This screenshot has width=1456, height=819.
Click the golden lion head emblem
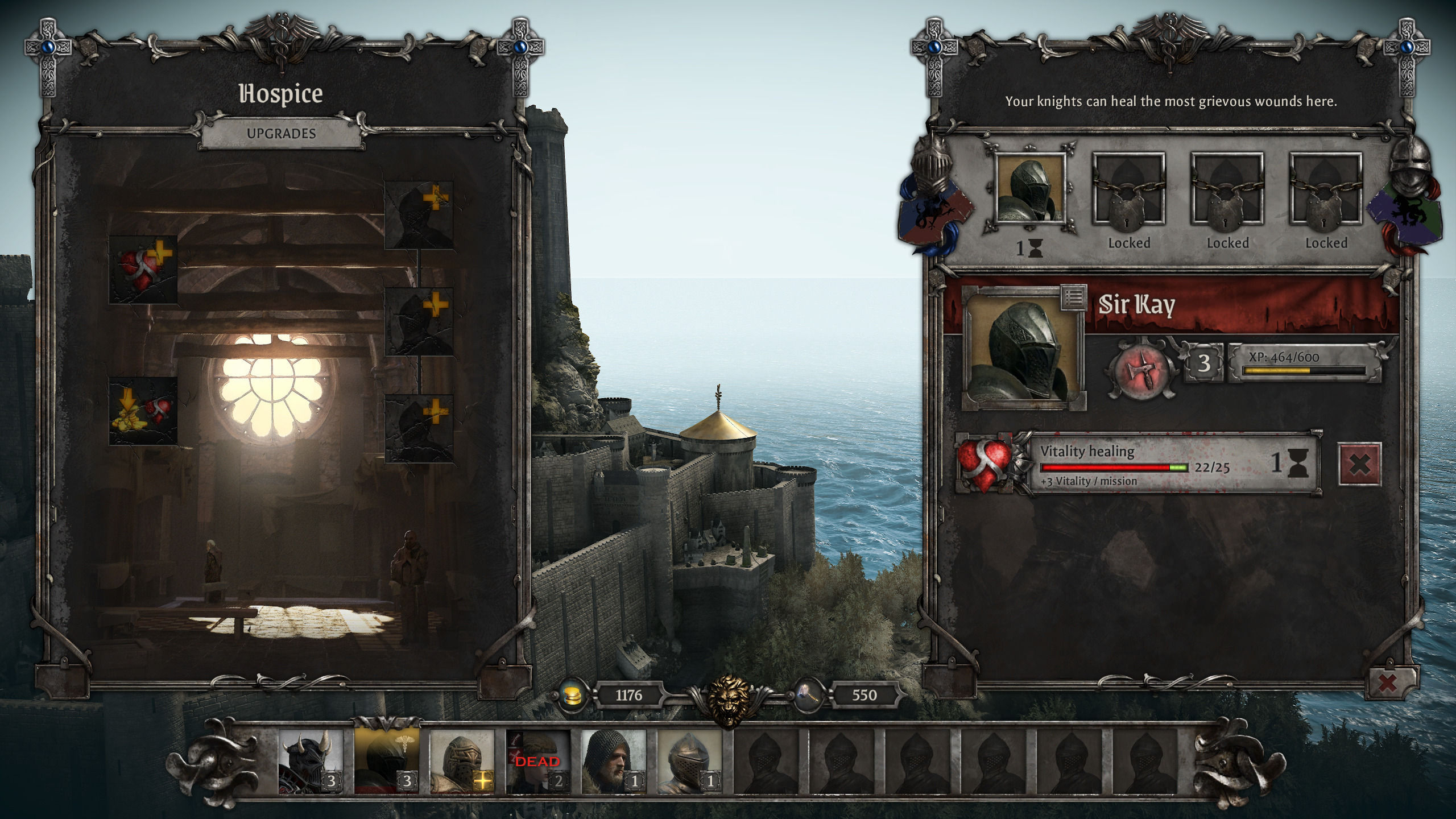[730, 700]
